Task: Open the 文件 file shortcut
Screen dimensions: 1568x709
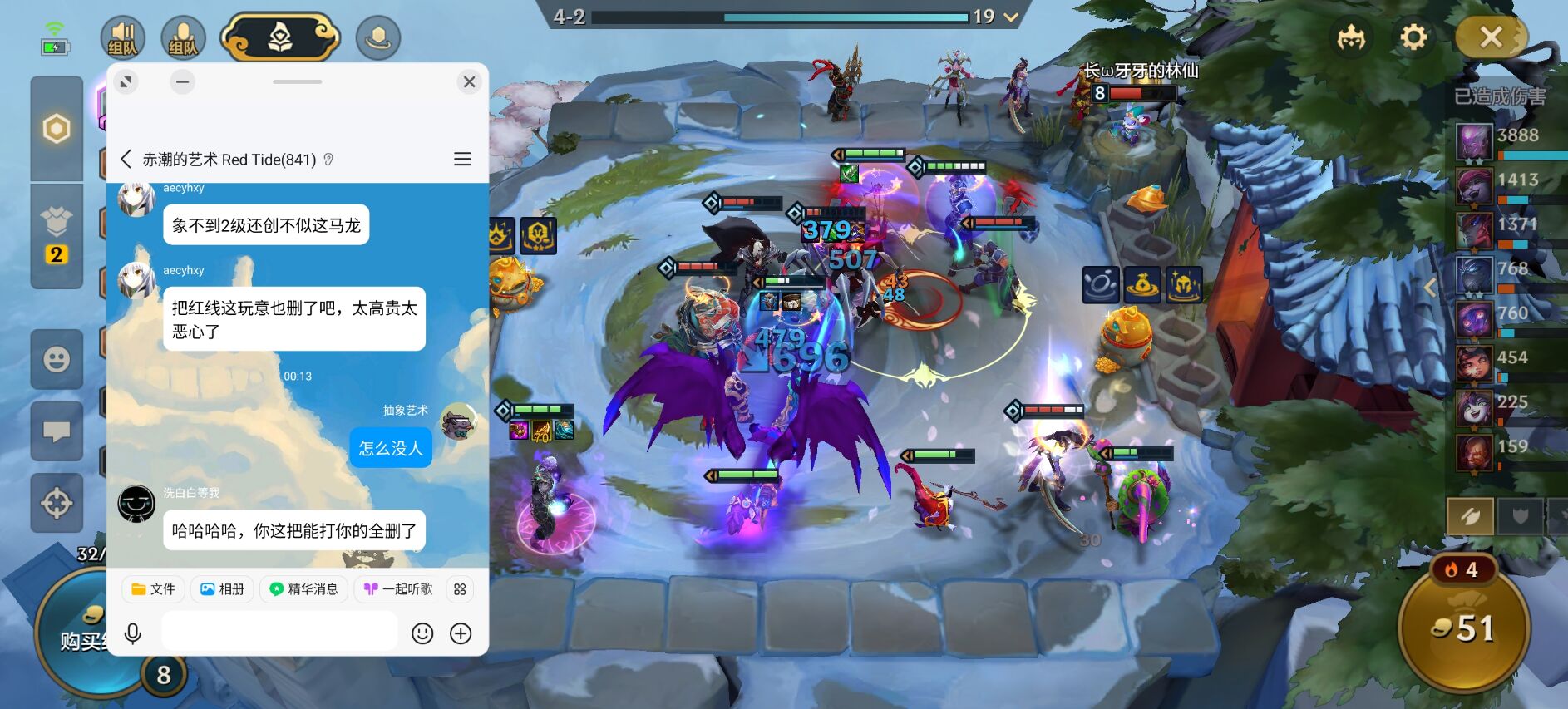Action: pyautogui.click(x=153, y=589)
